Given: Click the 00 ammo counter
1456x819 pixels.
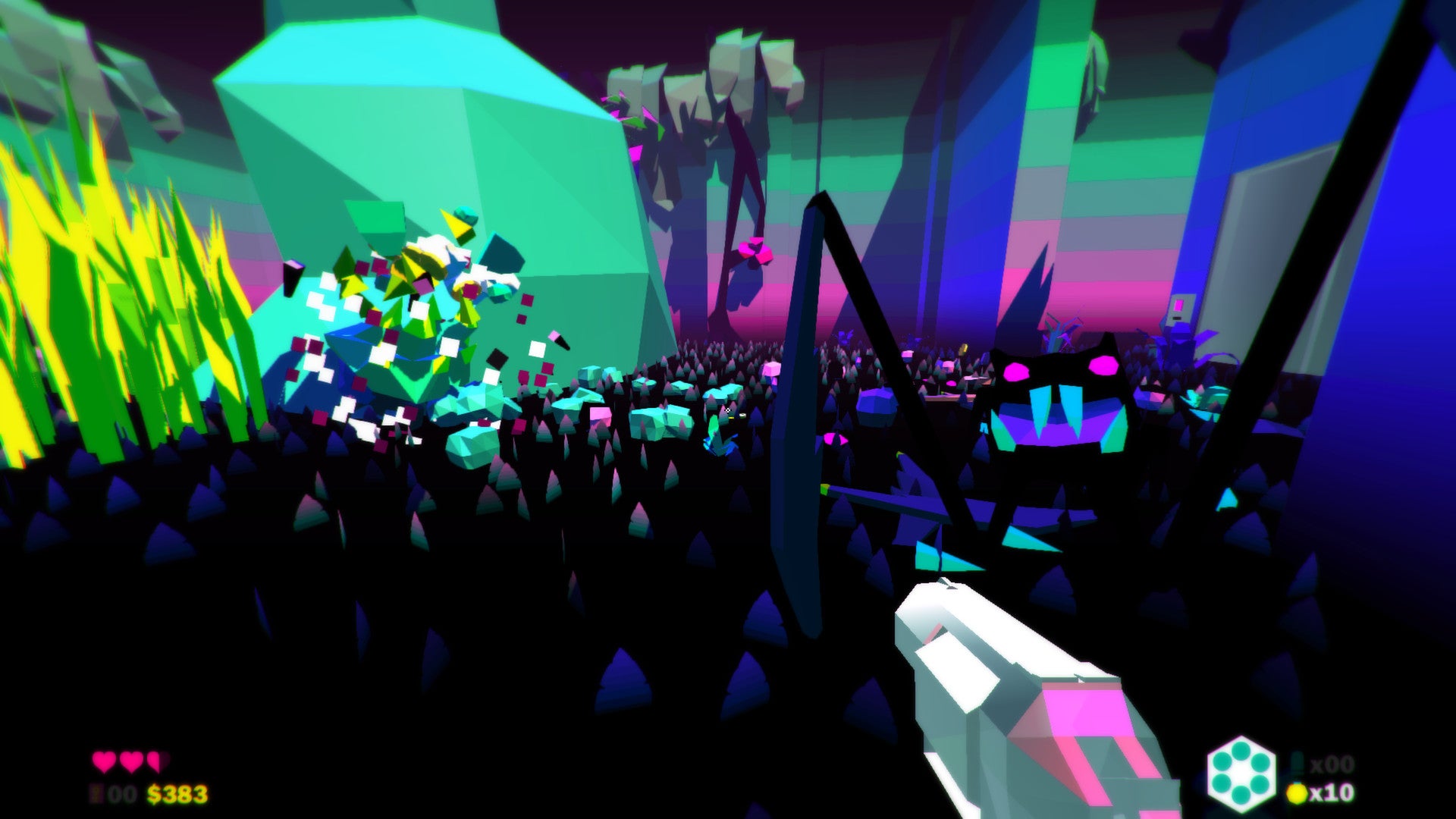Looking at the screenshot, I should [121, 793].
